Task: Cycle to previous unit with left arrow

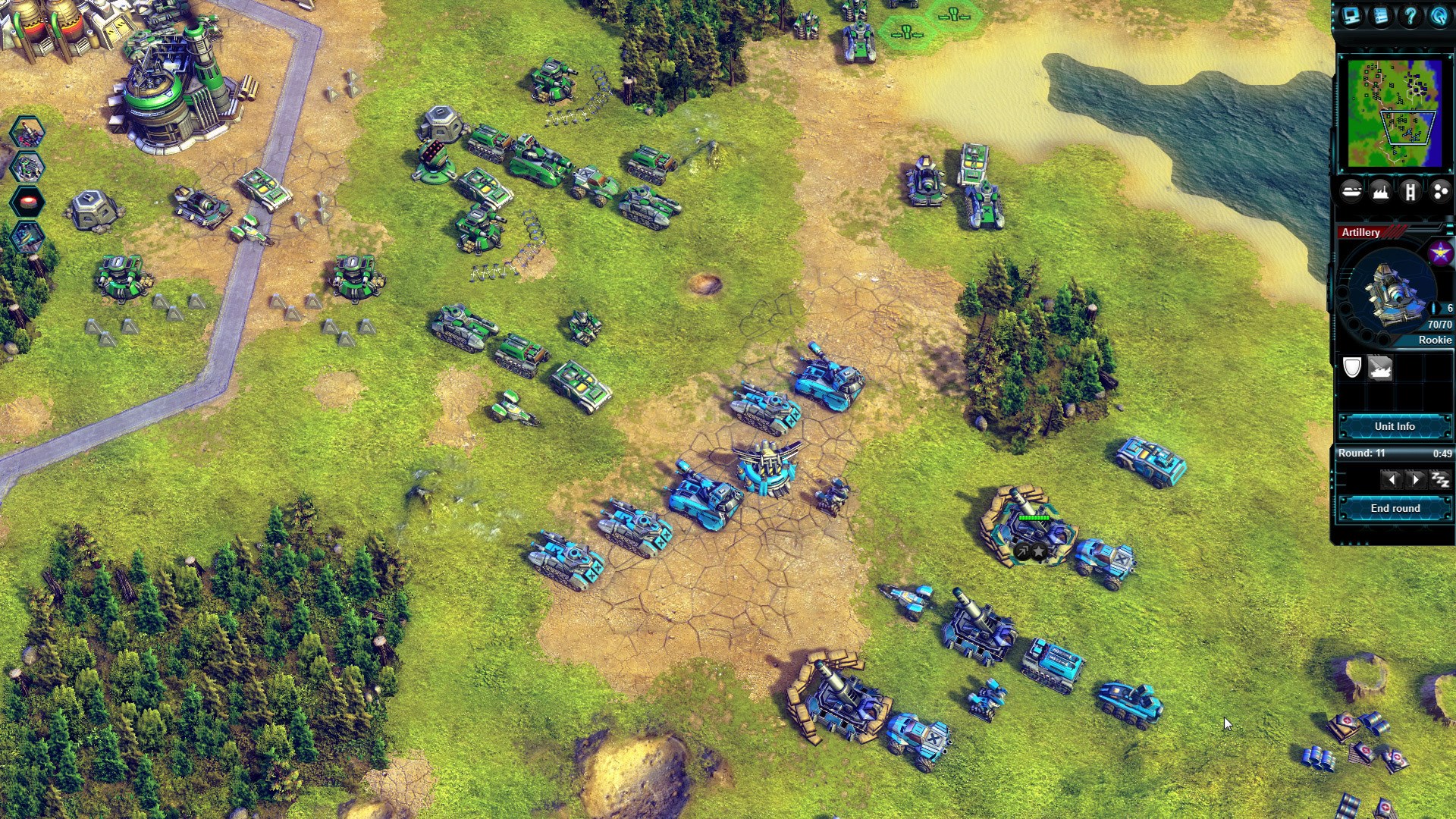Action: pyautogui.click(x=1392, y=479)
